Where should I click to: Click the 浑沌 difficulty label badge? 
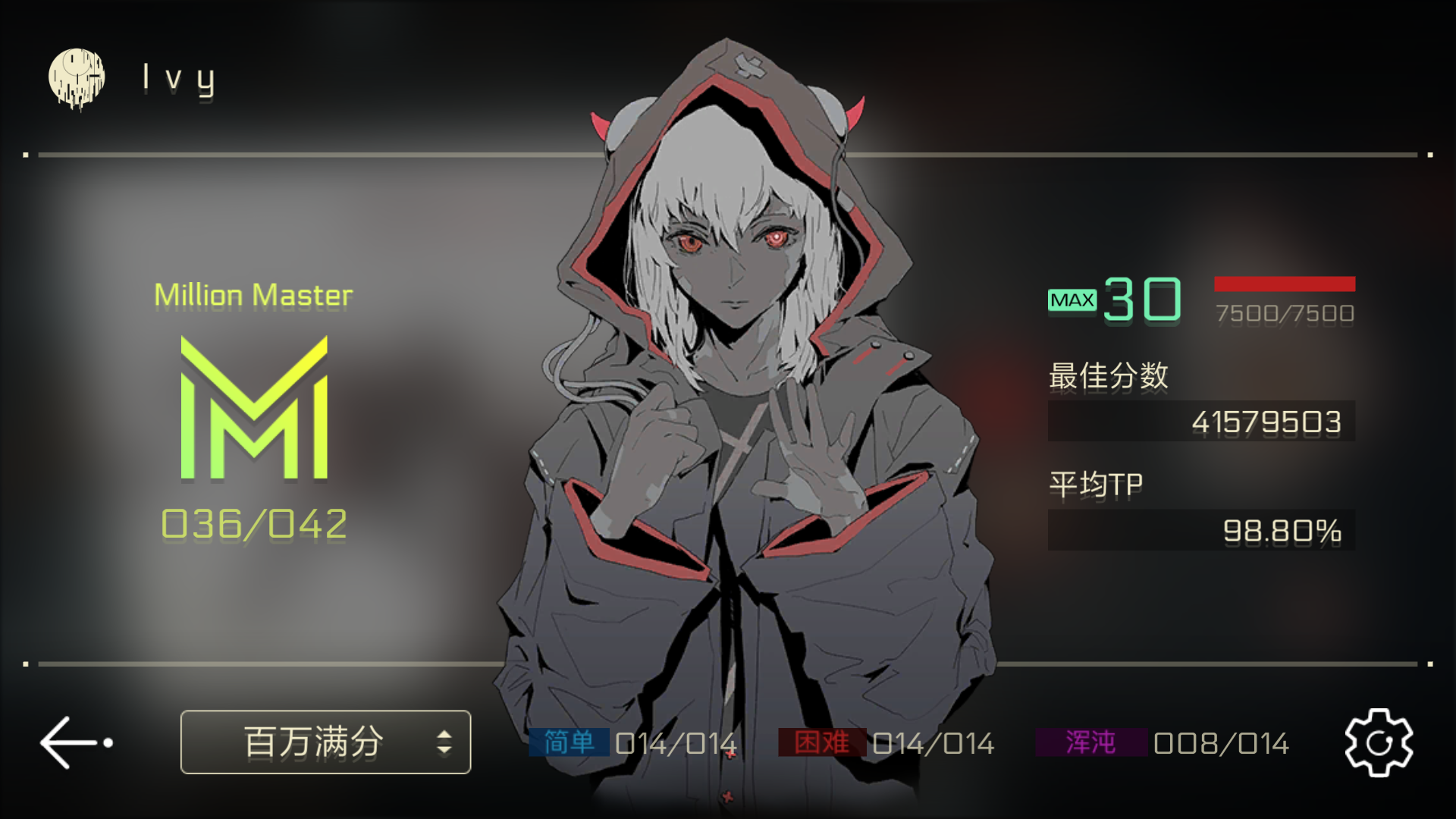(1092, 742)
